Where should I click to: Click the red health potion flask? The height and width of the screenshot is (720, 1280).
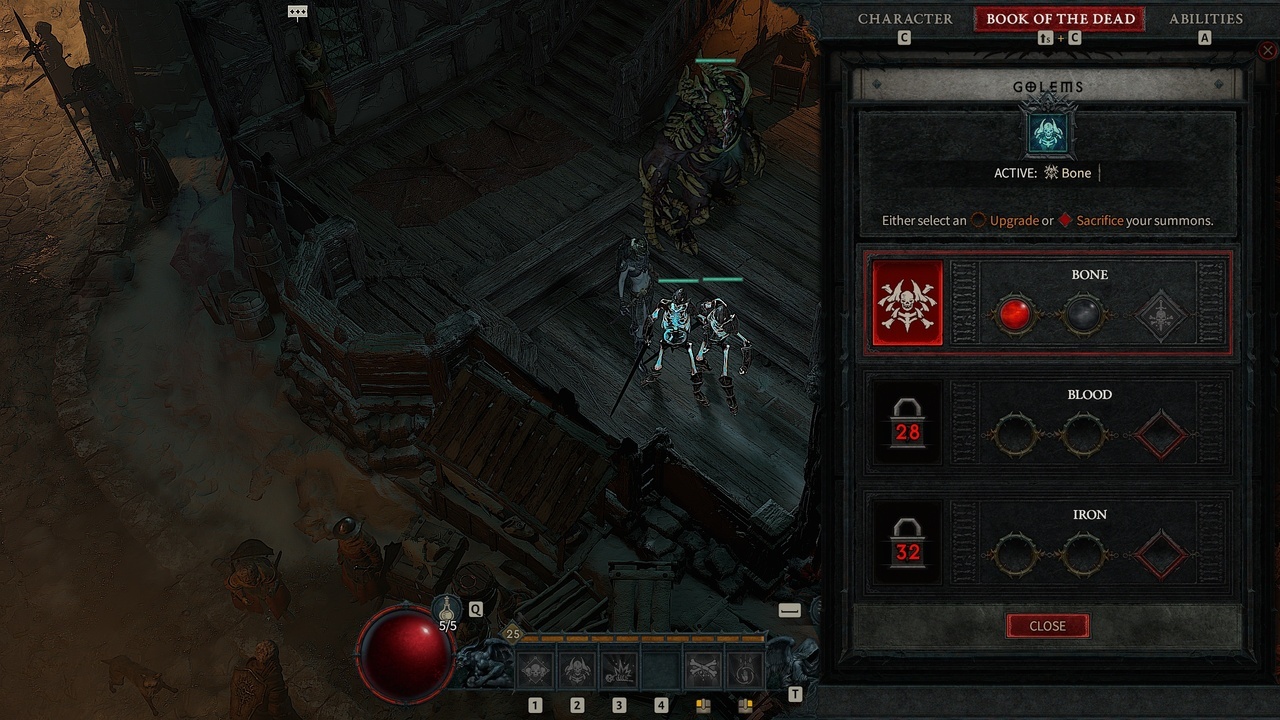(x=404, y=651)
